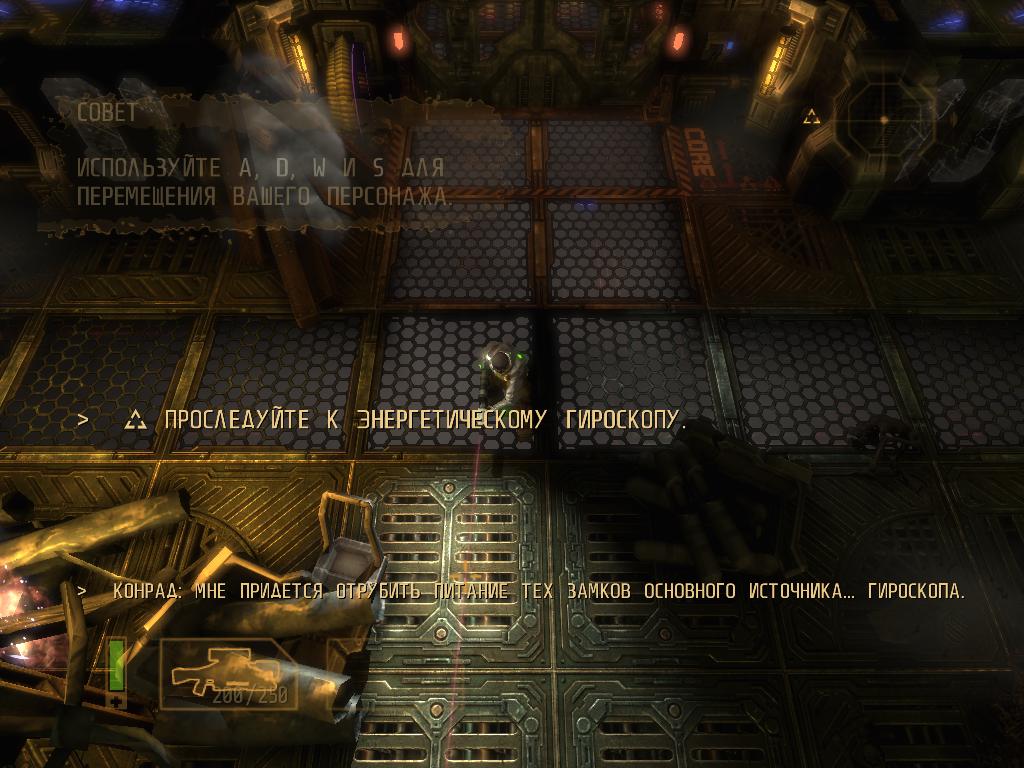Screen dimensions: 1024x768
Task: Click the triangular objective marker beside the radar
Action: [811, 118]
